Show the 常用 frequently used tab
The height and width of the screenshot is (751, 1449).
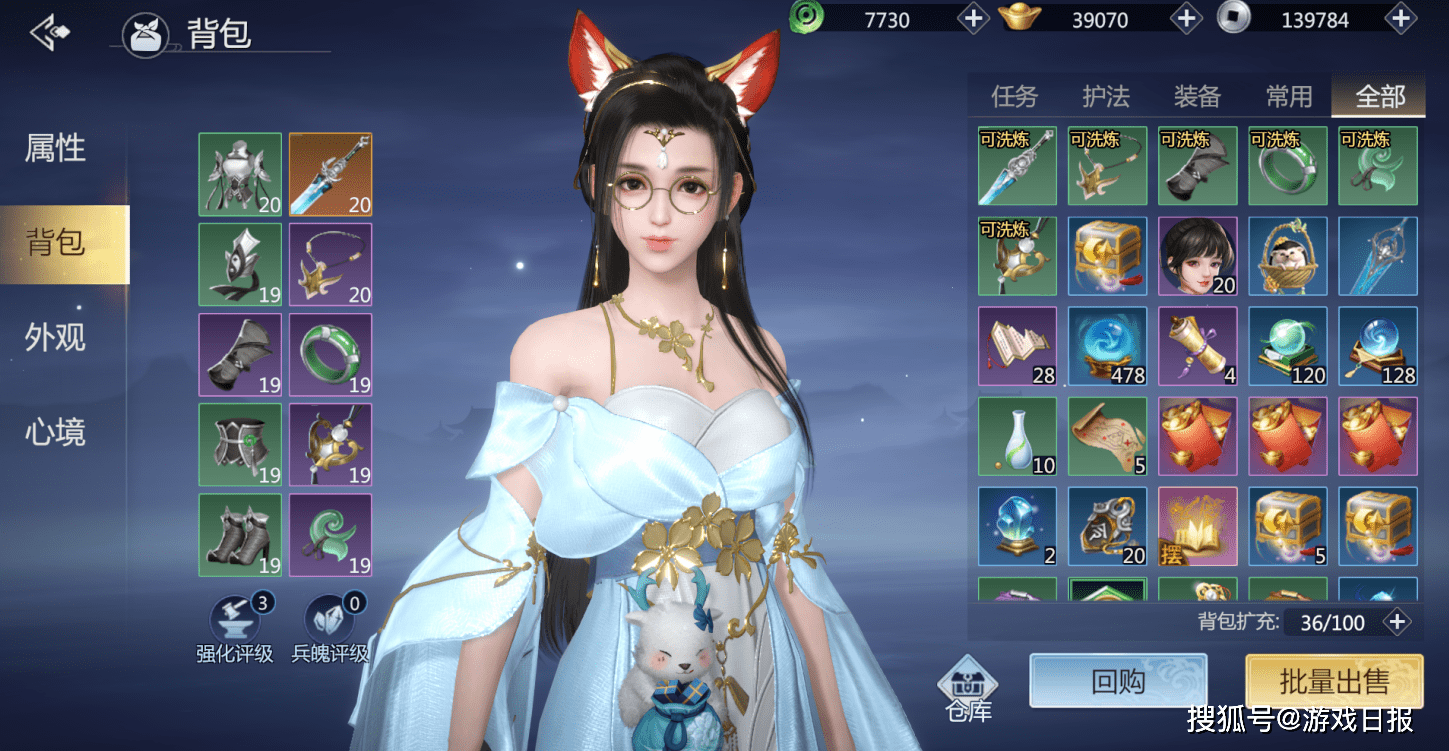[x=1289, y=96]
